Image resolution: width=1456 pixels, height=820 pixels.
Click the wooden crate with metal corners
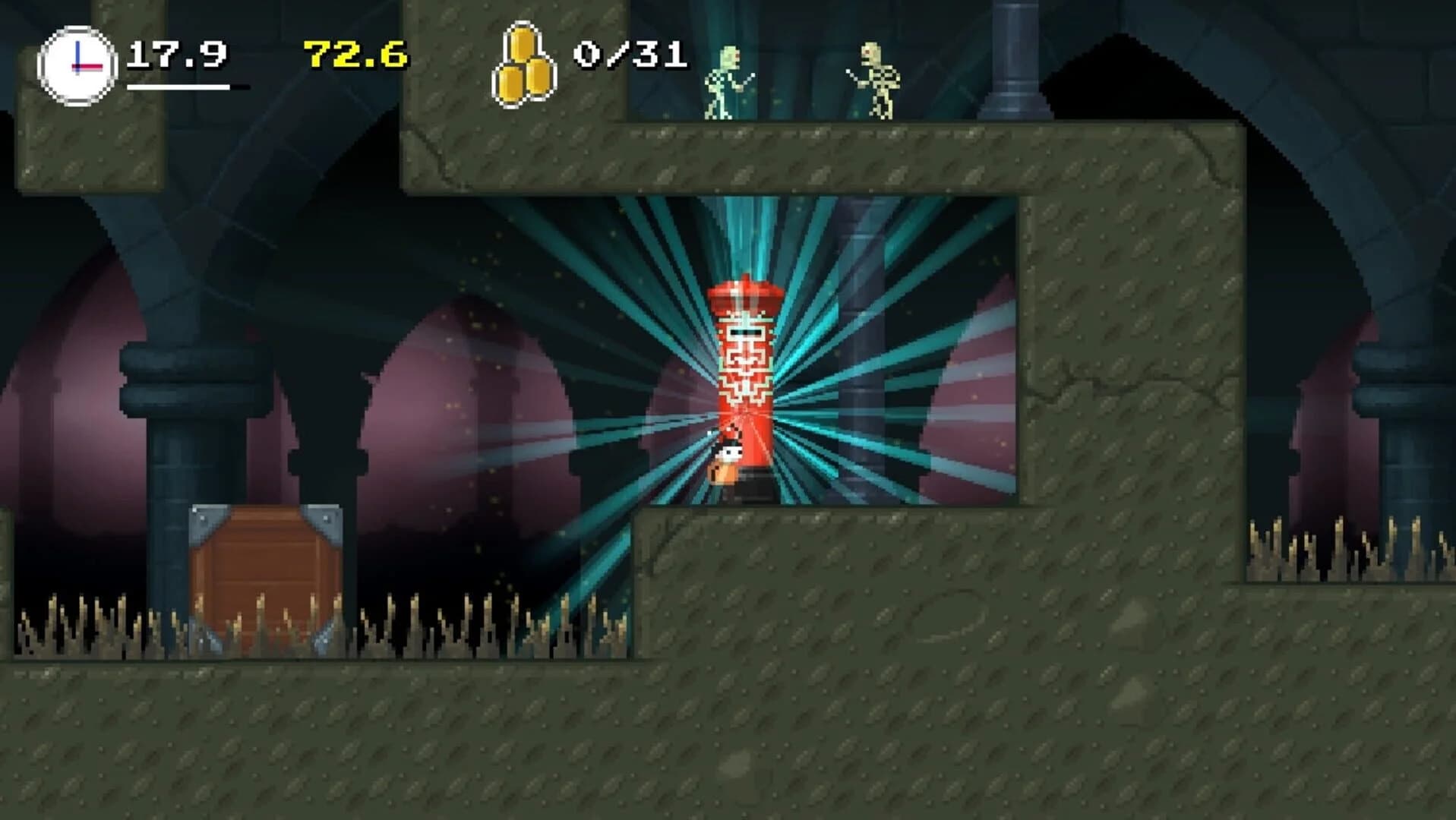pos(264,577)
